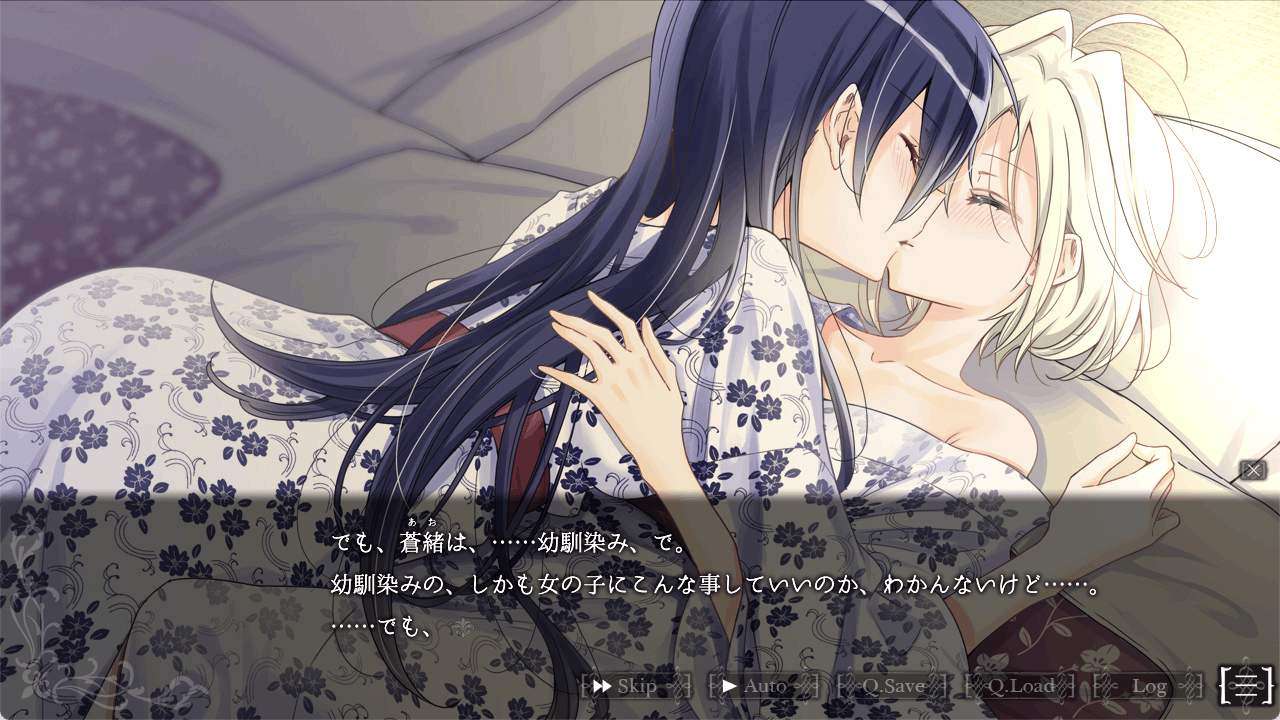Activate the Skip button

[x=636, y=686]
